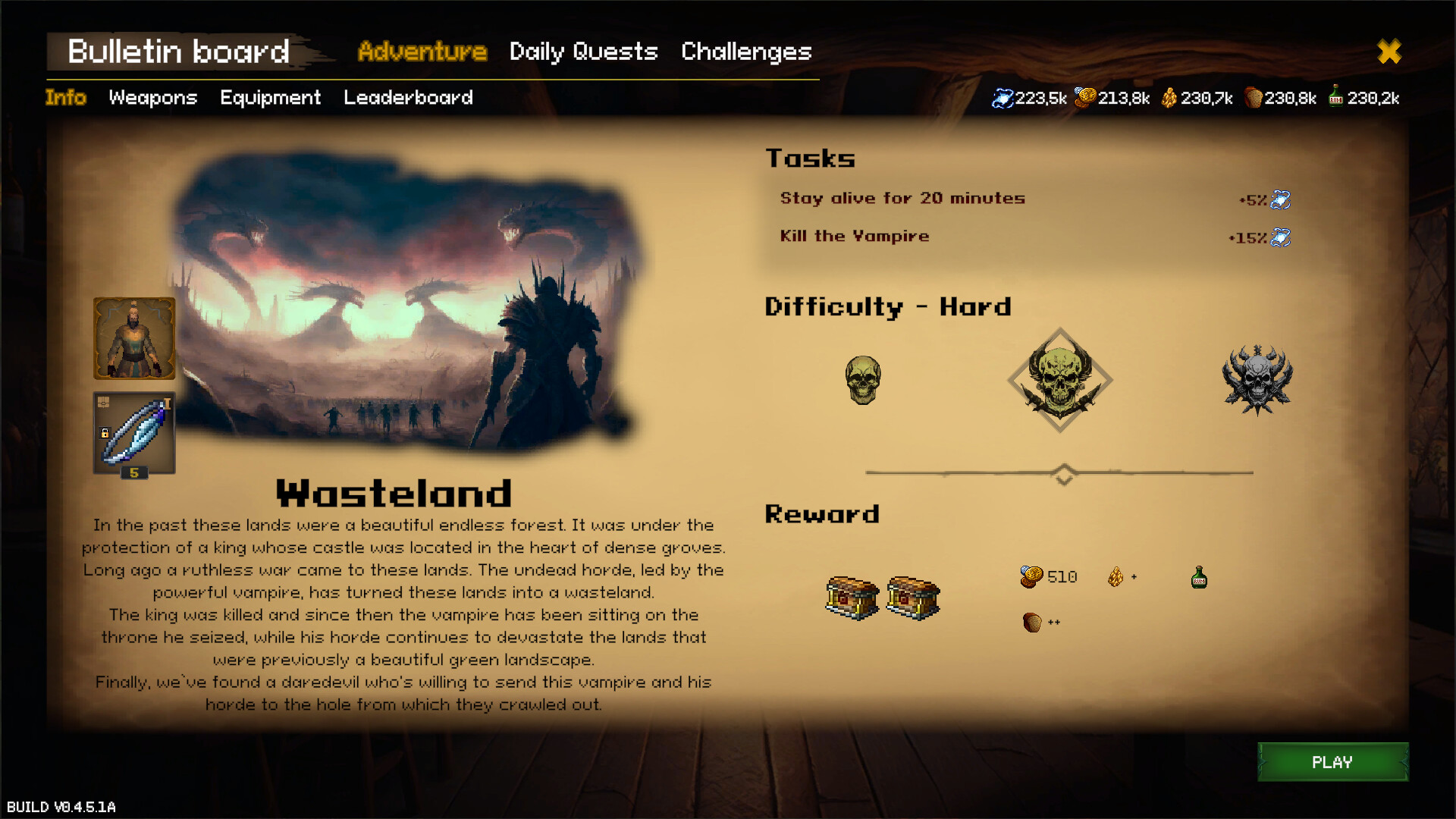Click the rum bottle icon showing 230,2k
Image resolution: width=1456 pixels, height=819 pixels.
point(1336,97)
